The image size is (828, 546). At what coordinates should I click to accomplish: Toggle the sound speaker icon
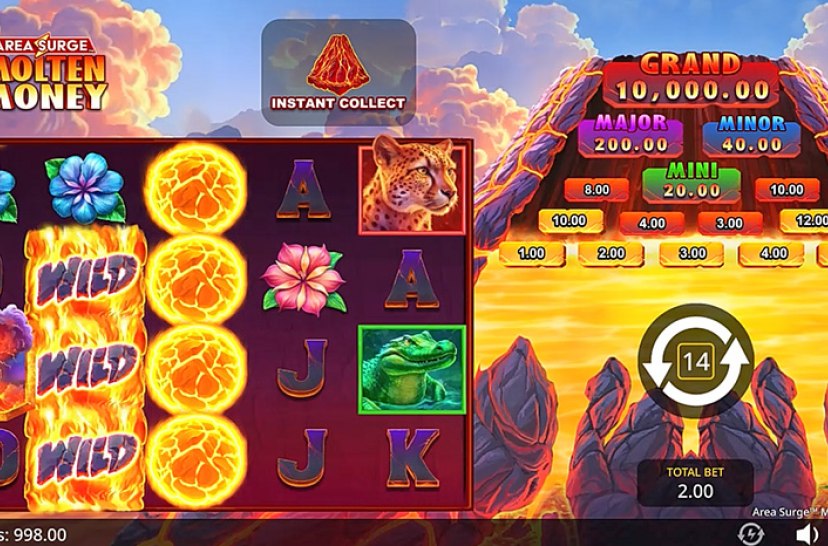[807, 534]
